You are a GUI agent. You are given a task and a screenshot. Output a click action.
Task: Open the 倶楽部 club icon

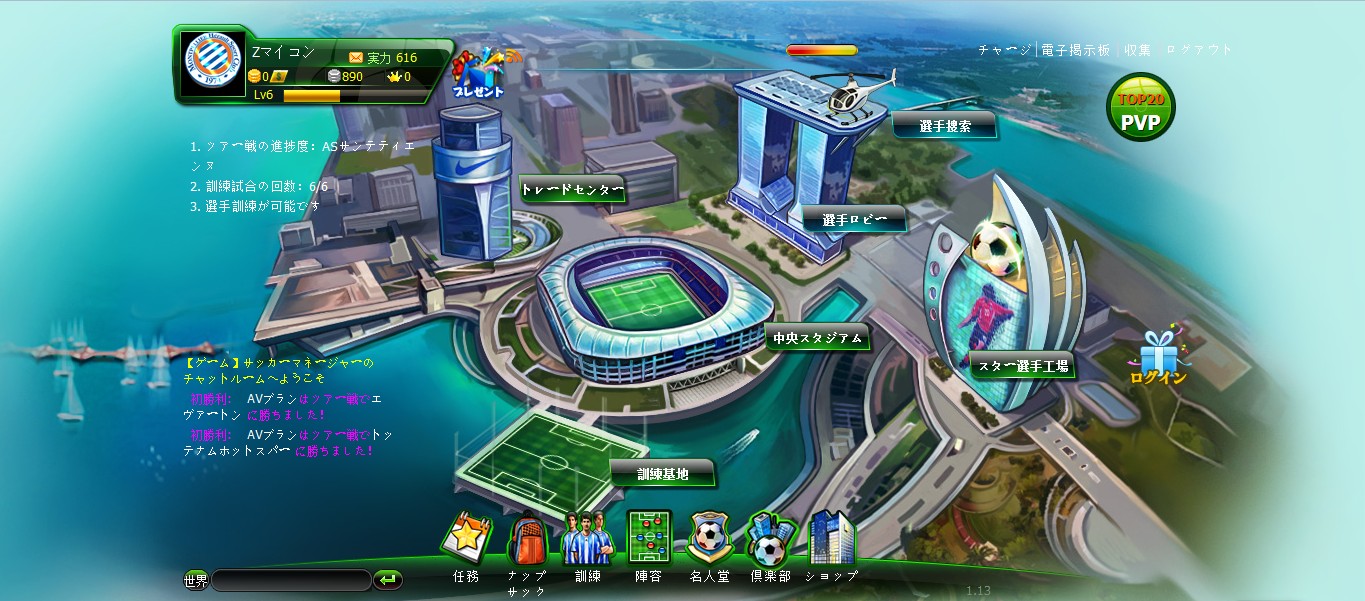point(770,540)
